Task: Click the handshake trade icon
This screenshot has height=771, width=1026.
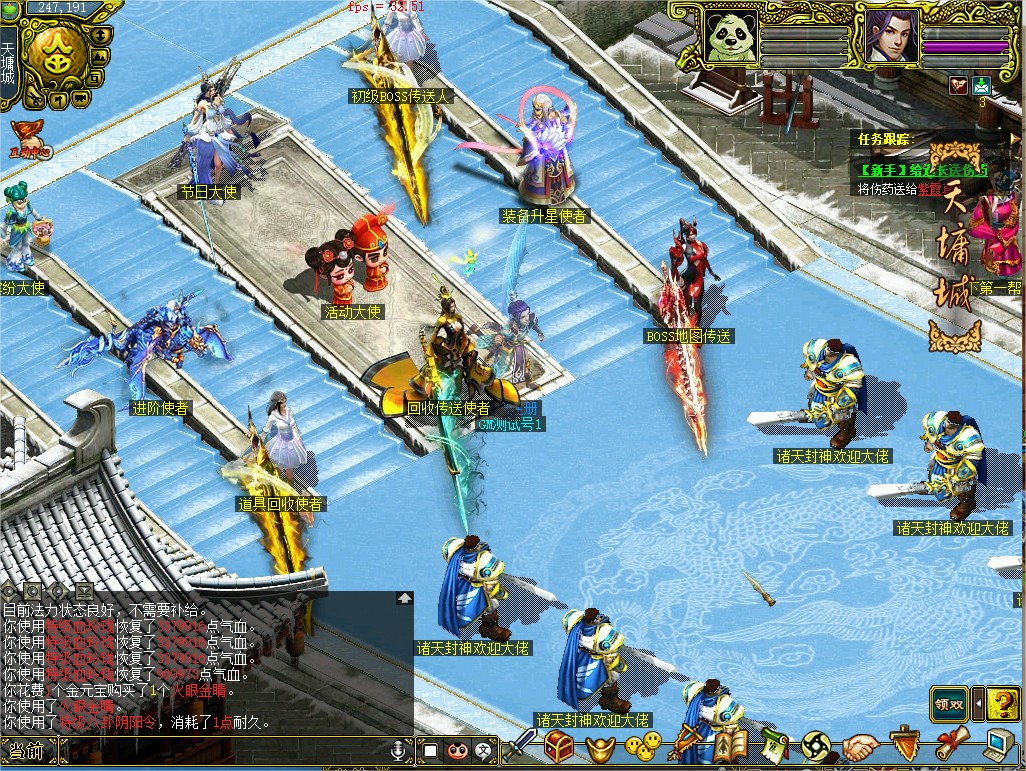Action: [860, 746]
